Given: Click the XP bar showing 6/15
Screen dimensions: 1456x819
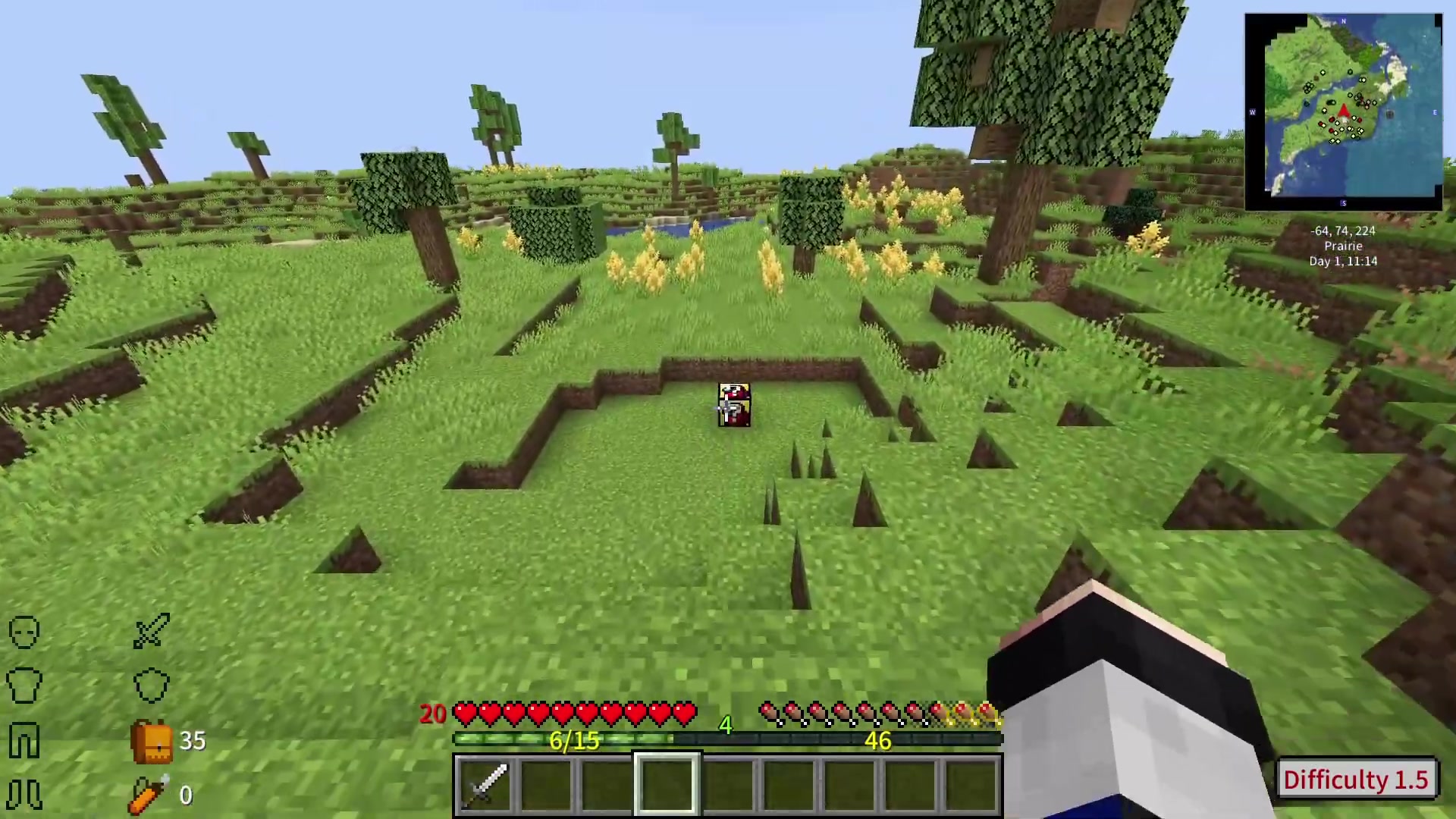Looking at the screenshot, I should [573, 741].
